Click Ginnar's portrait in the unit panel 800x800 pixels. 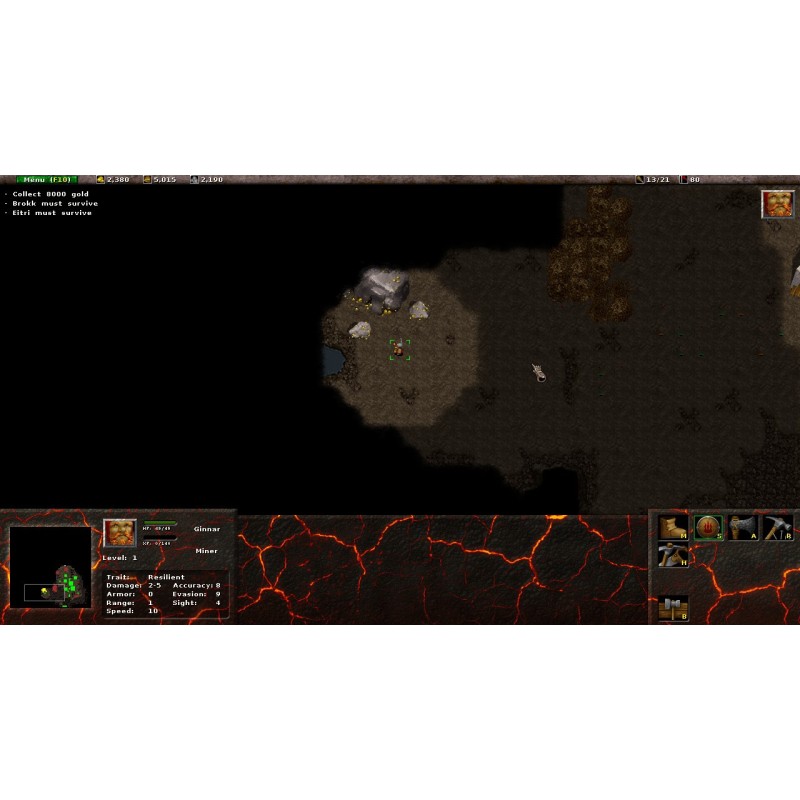click(x=120, y=533)
